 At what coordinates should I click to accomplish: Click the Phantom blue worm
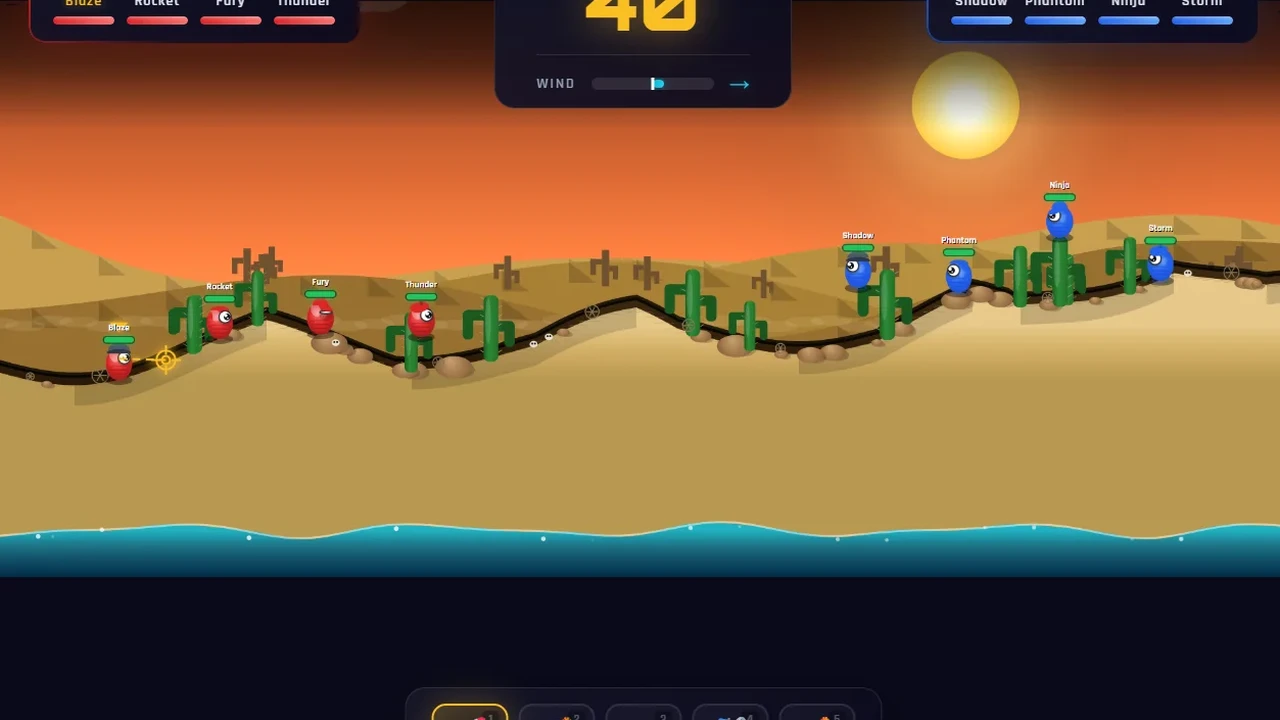pos(958,275)
